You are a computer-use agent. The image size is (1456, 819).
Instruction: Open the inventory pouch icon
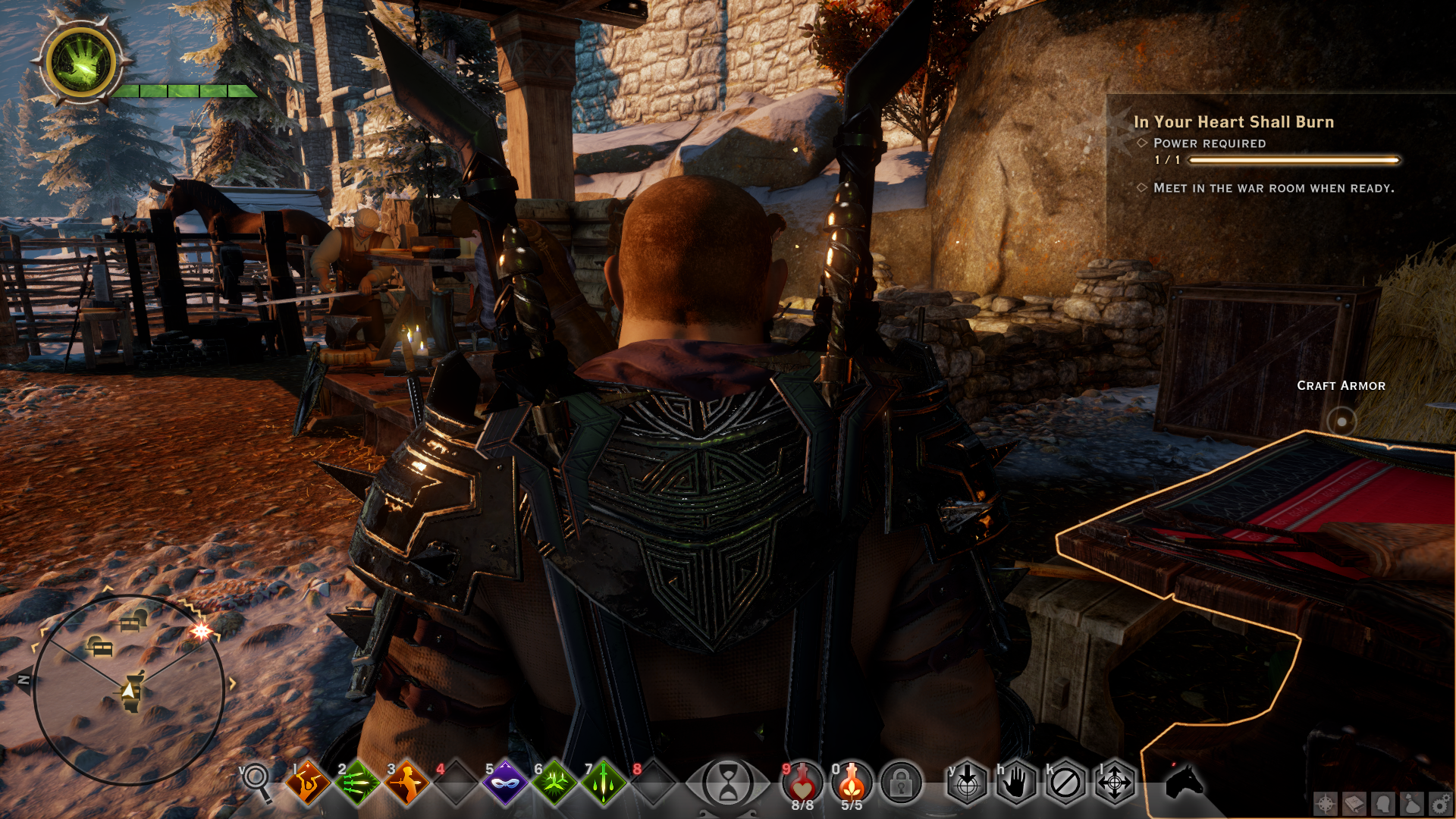coord(1412,804)
